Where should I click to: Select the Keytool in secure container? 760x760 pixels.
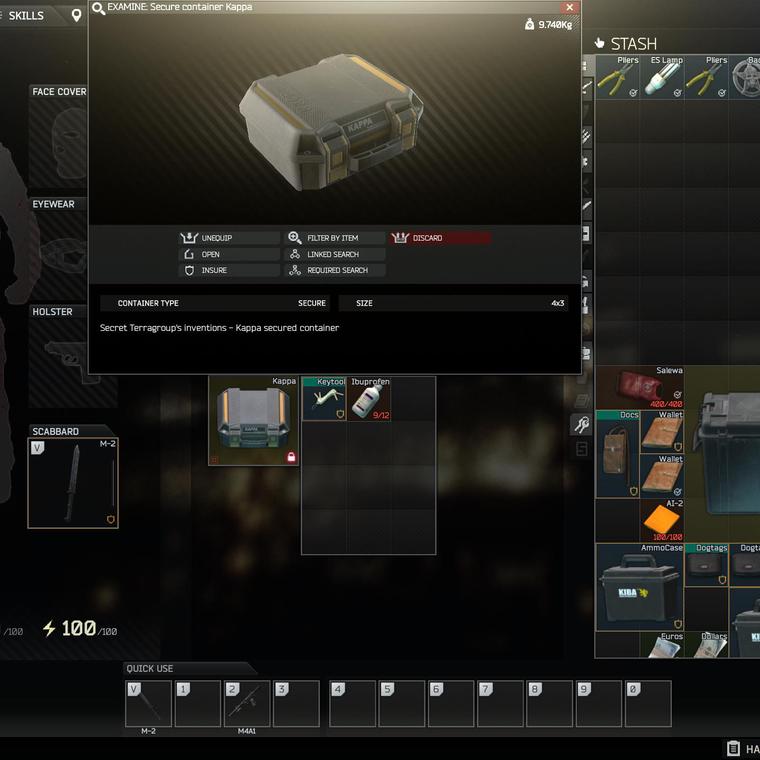(x=324, y=399)
